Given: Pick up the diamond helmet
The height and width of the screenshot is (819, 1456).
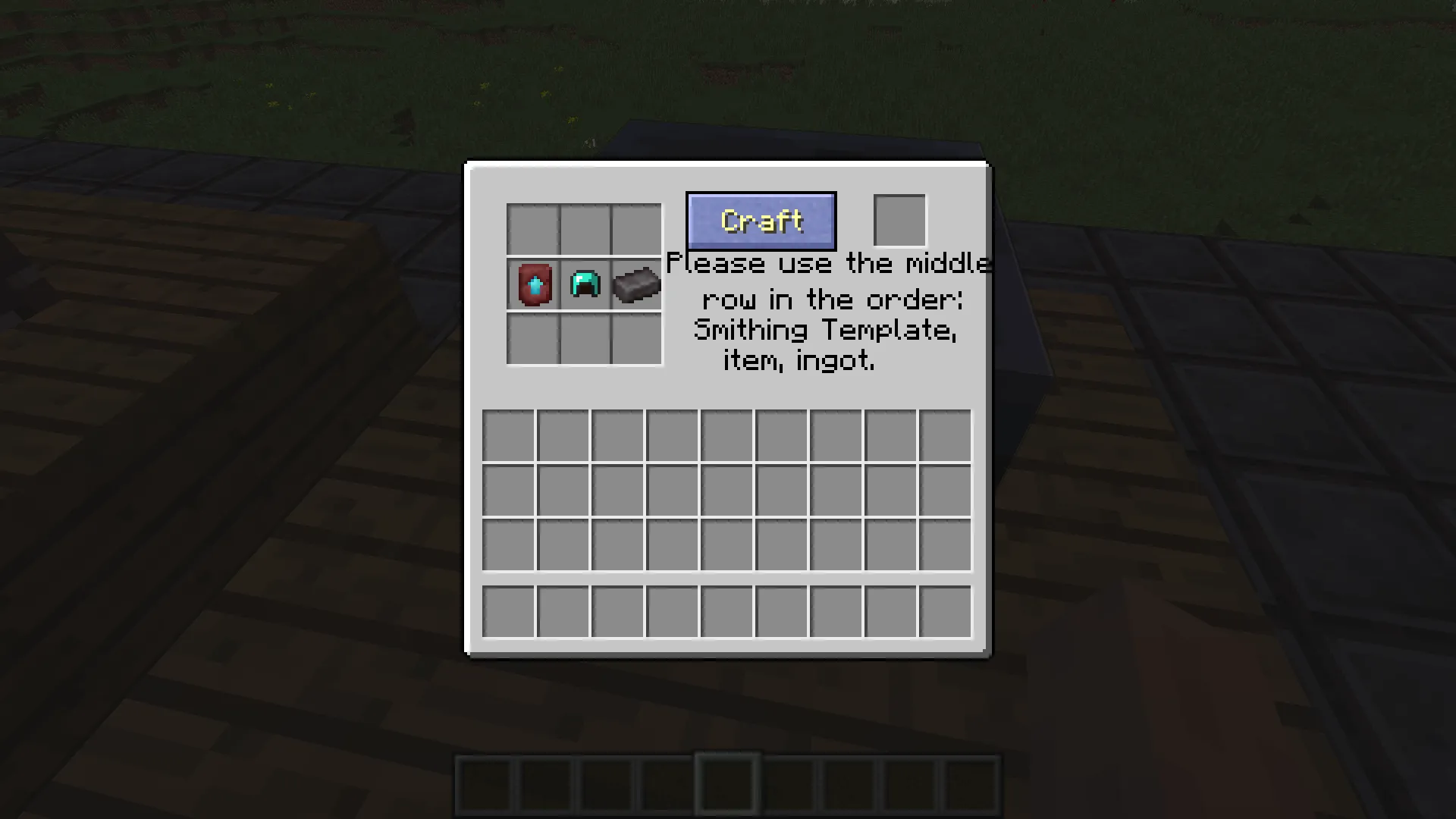Looking at the screenshot, I should click(584, 285).
